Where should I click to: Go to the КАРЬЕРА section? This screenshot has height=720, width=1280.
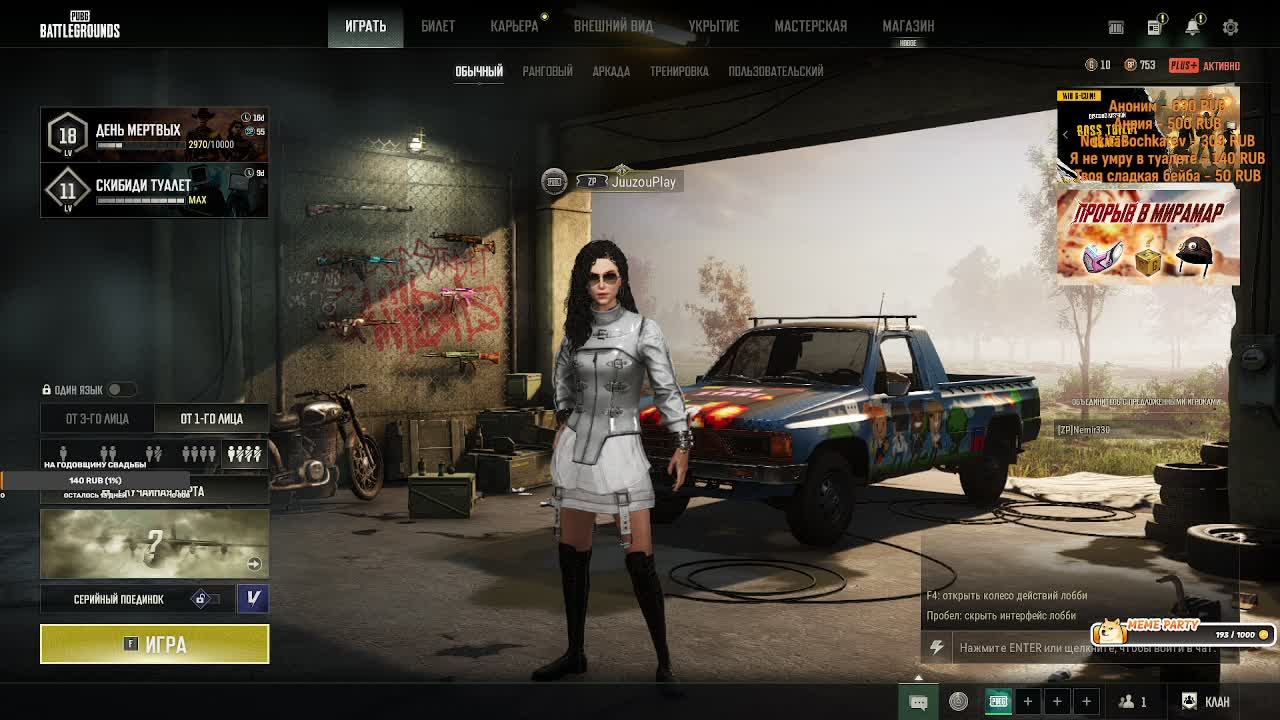point(514,26)
